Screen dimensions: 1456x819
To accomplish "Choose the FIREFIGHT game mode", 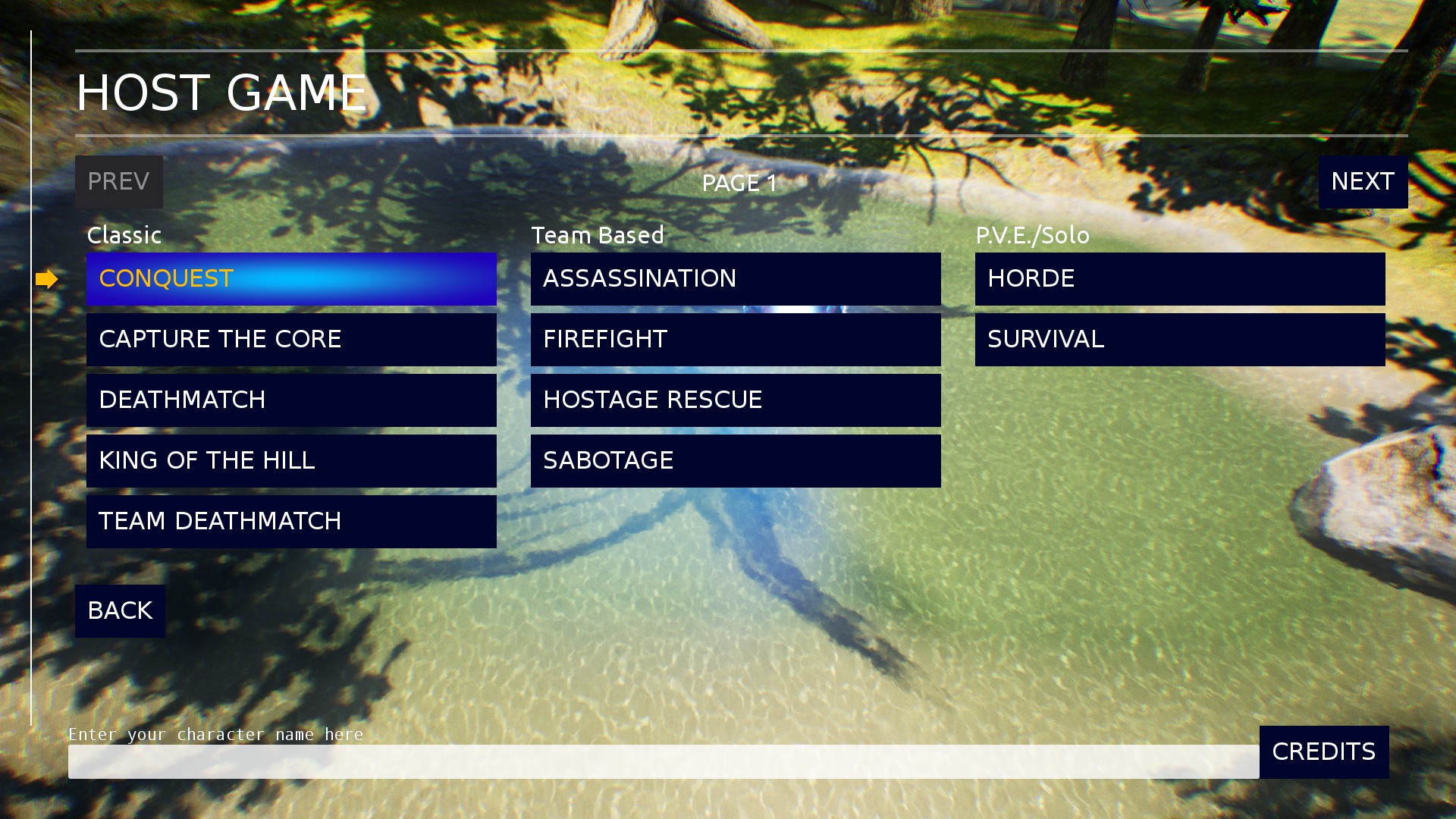I will (735, 339).
